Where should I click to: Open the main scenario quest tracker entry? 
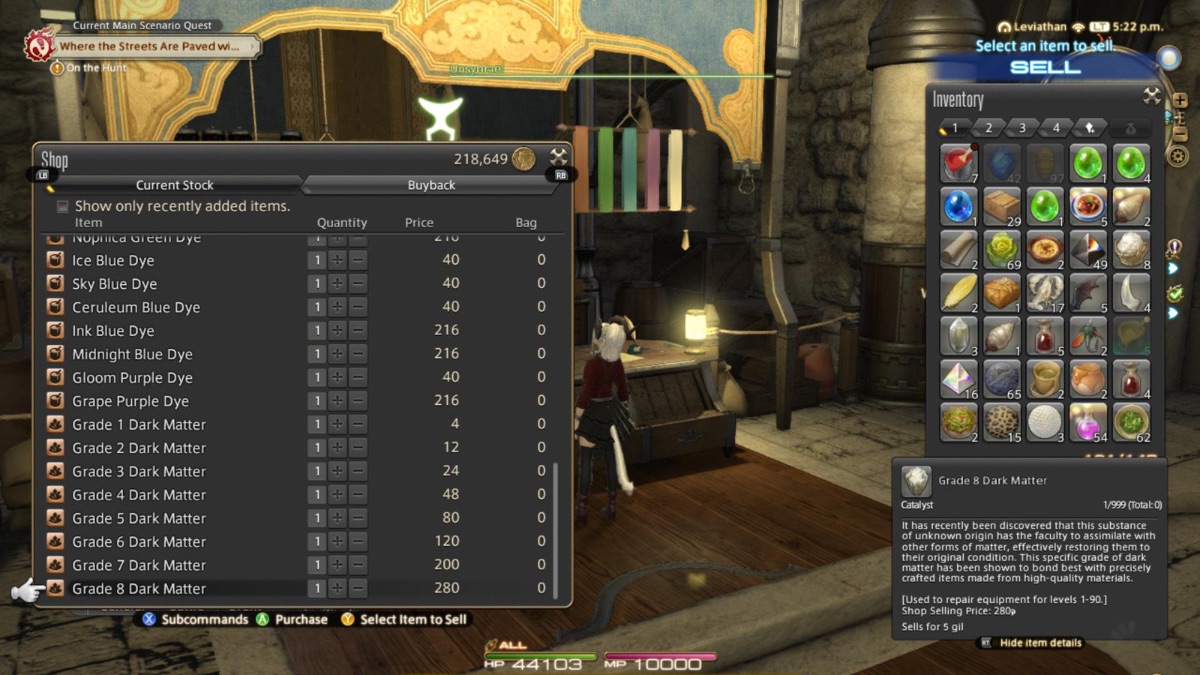148,46
